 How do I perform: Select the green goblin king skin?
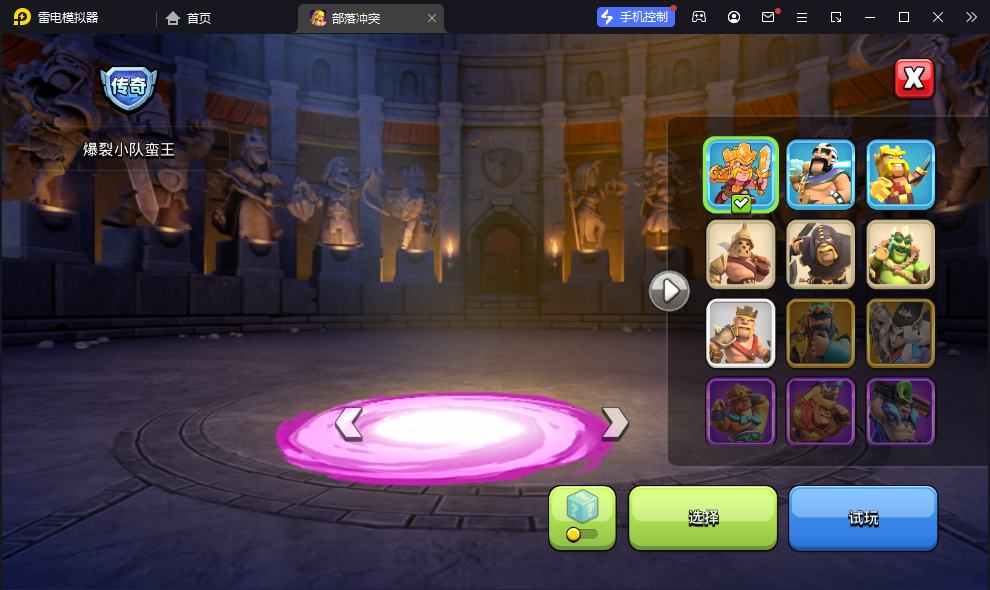(900, 254)
